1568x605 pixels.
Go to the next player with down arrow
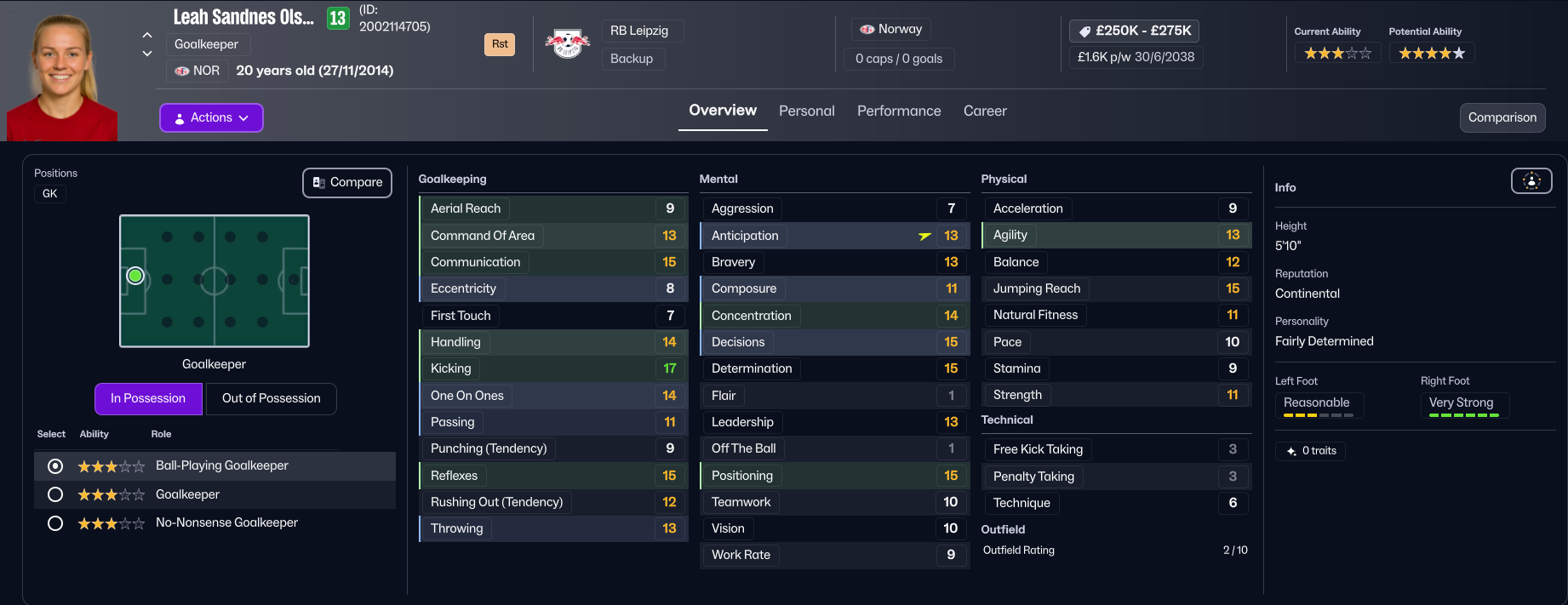coord(147,54)
